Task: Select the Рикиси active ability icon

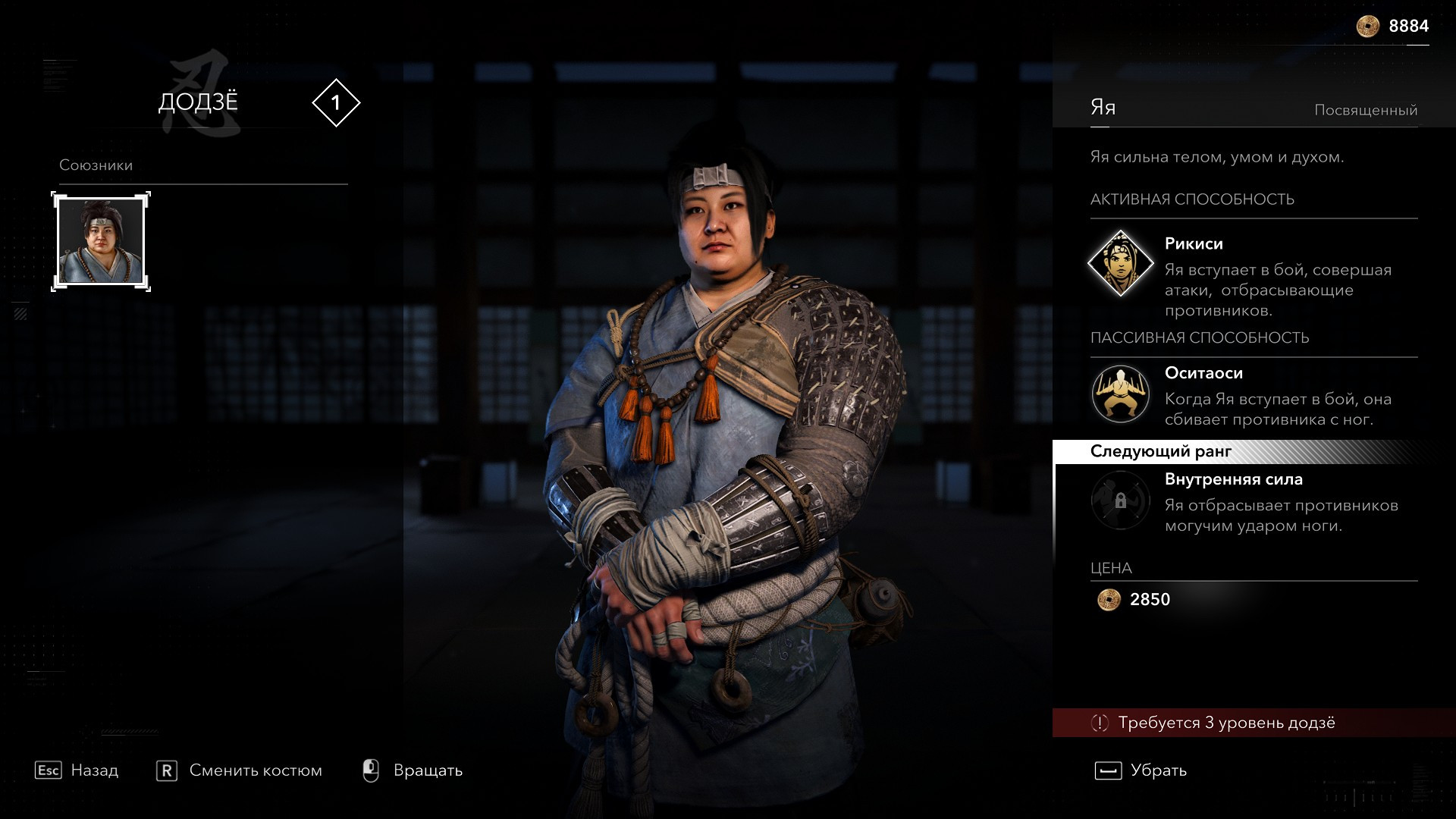Action: (x=1120, y=264)
